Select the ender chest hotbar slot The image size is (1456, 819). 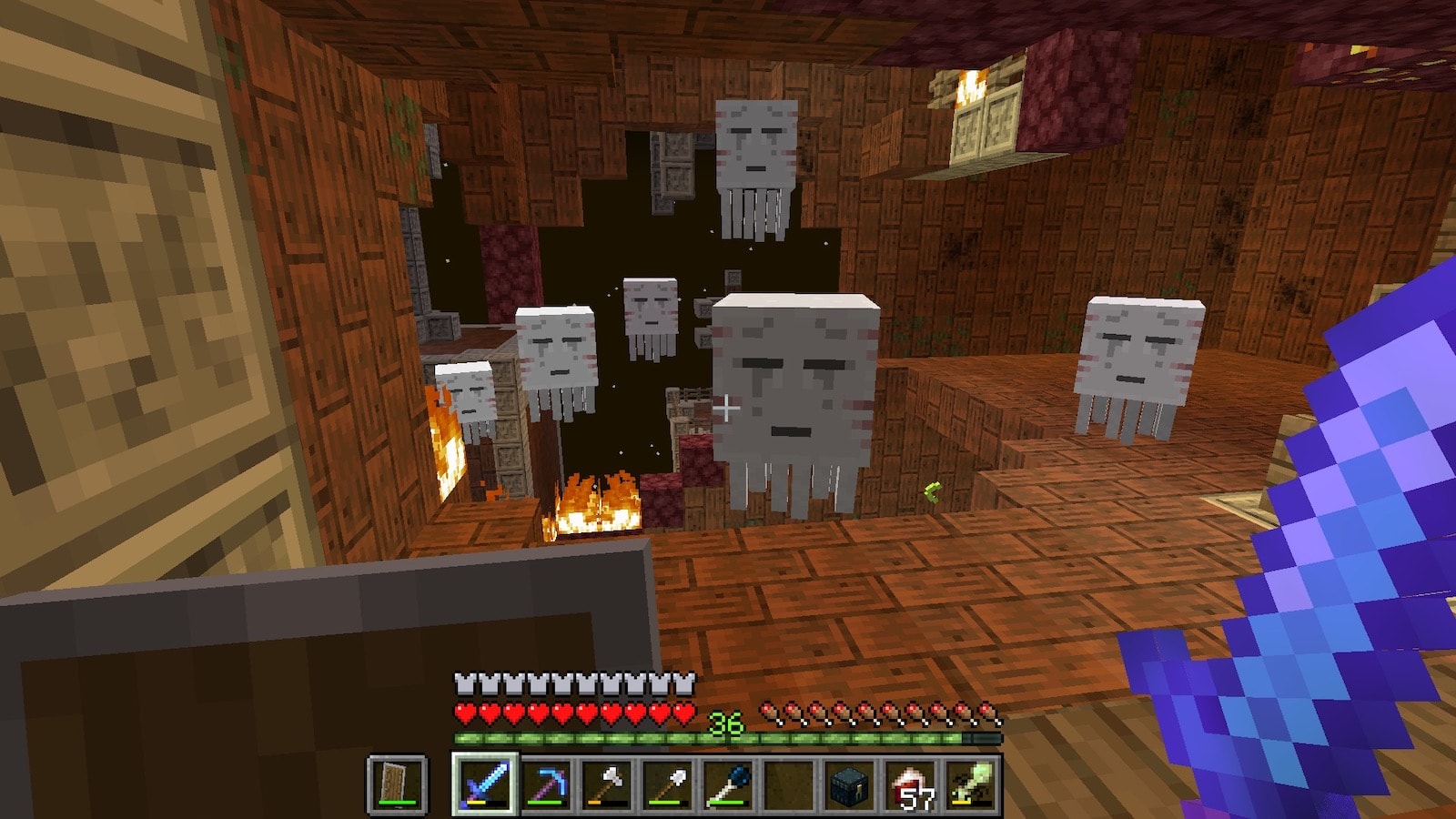pos(850,784)
